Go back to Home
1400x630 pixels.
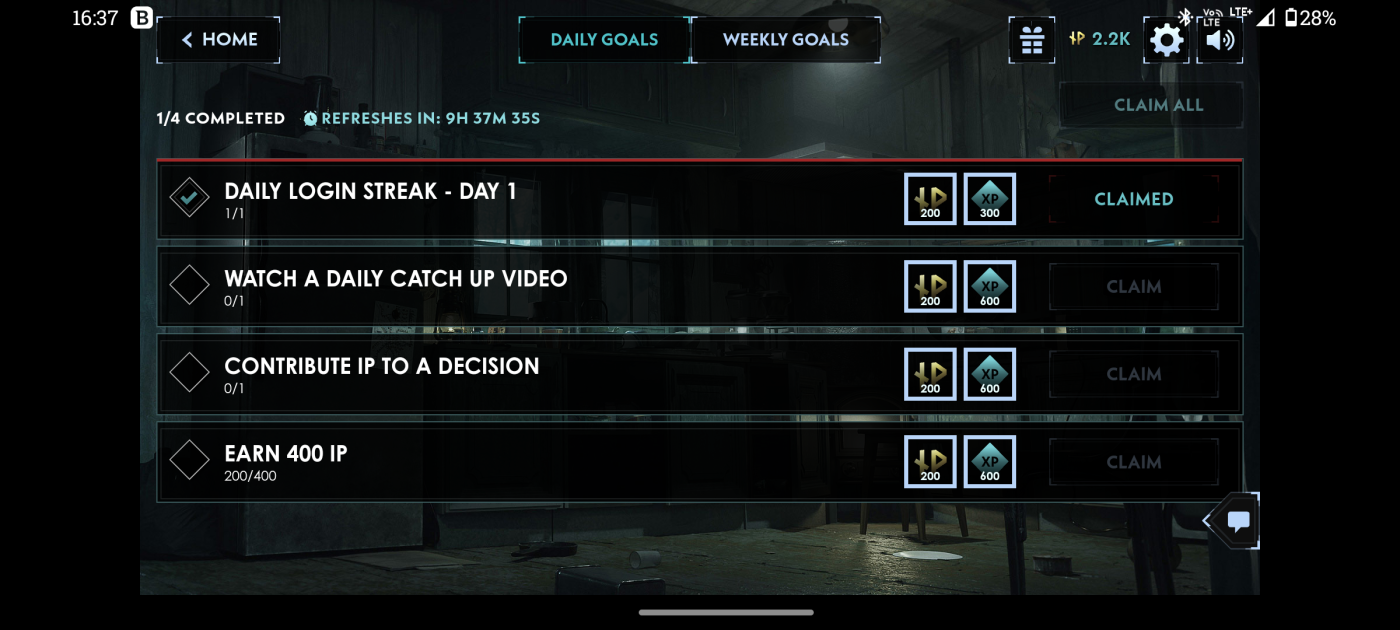click(x=219, y=40)
